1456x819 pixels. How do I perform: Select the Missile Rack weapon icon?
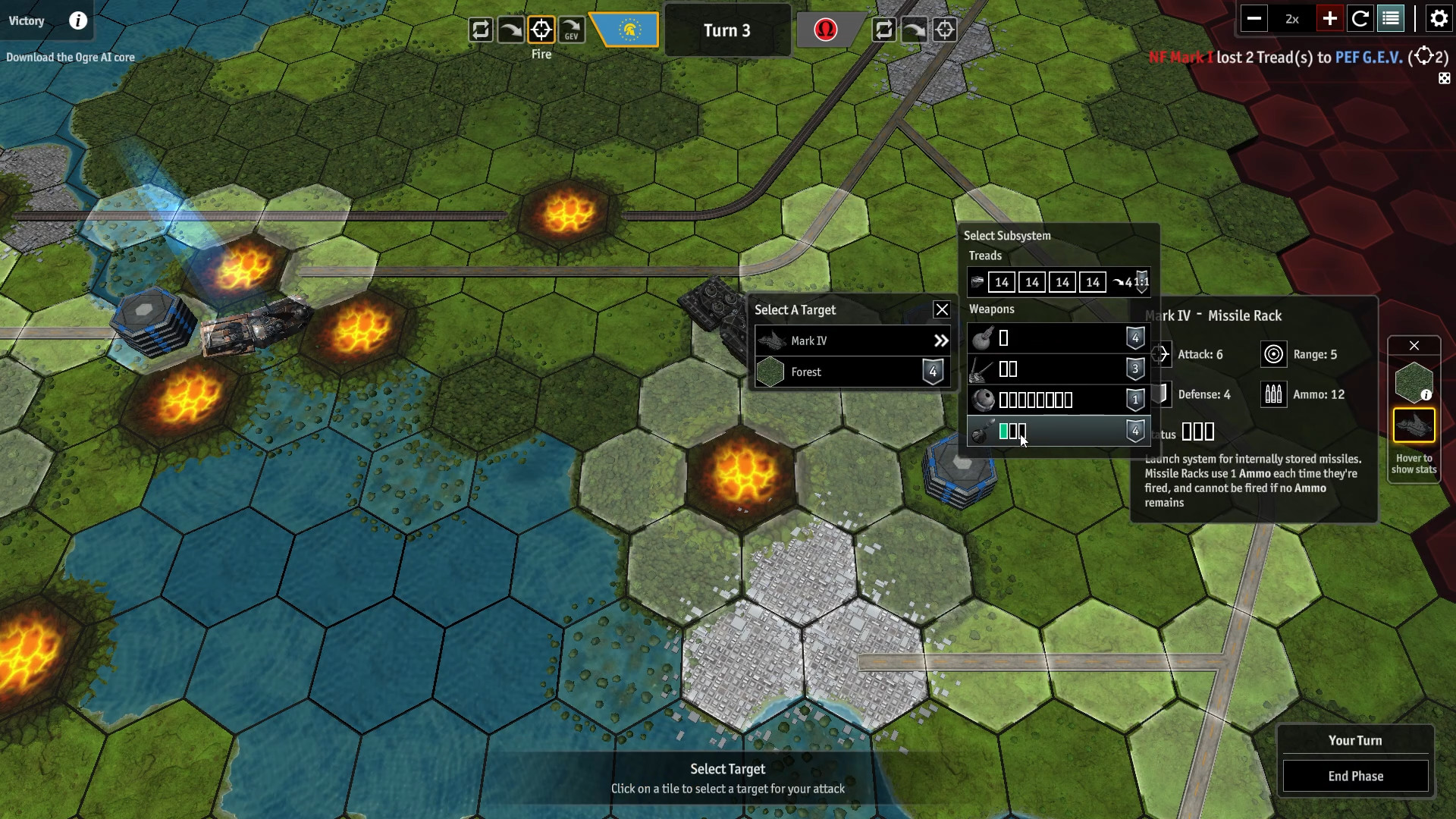tap(981, 431)
